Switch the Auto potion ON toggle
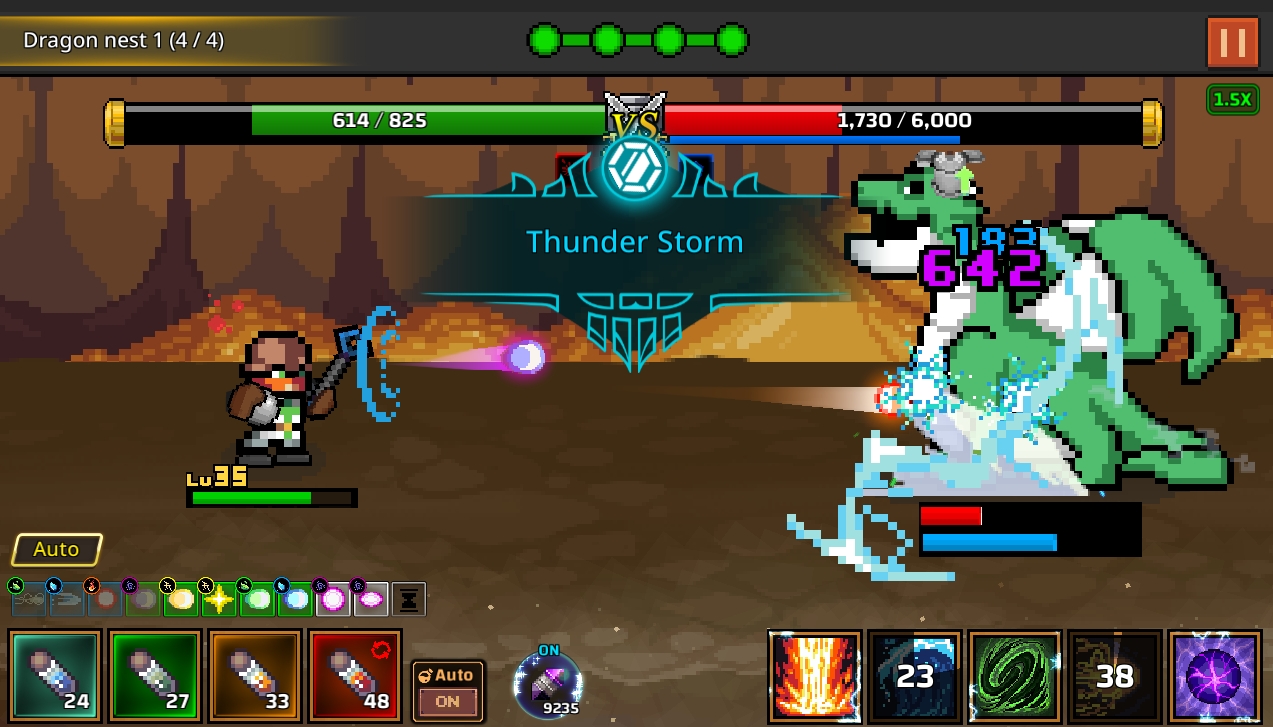 pos(448,690)
